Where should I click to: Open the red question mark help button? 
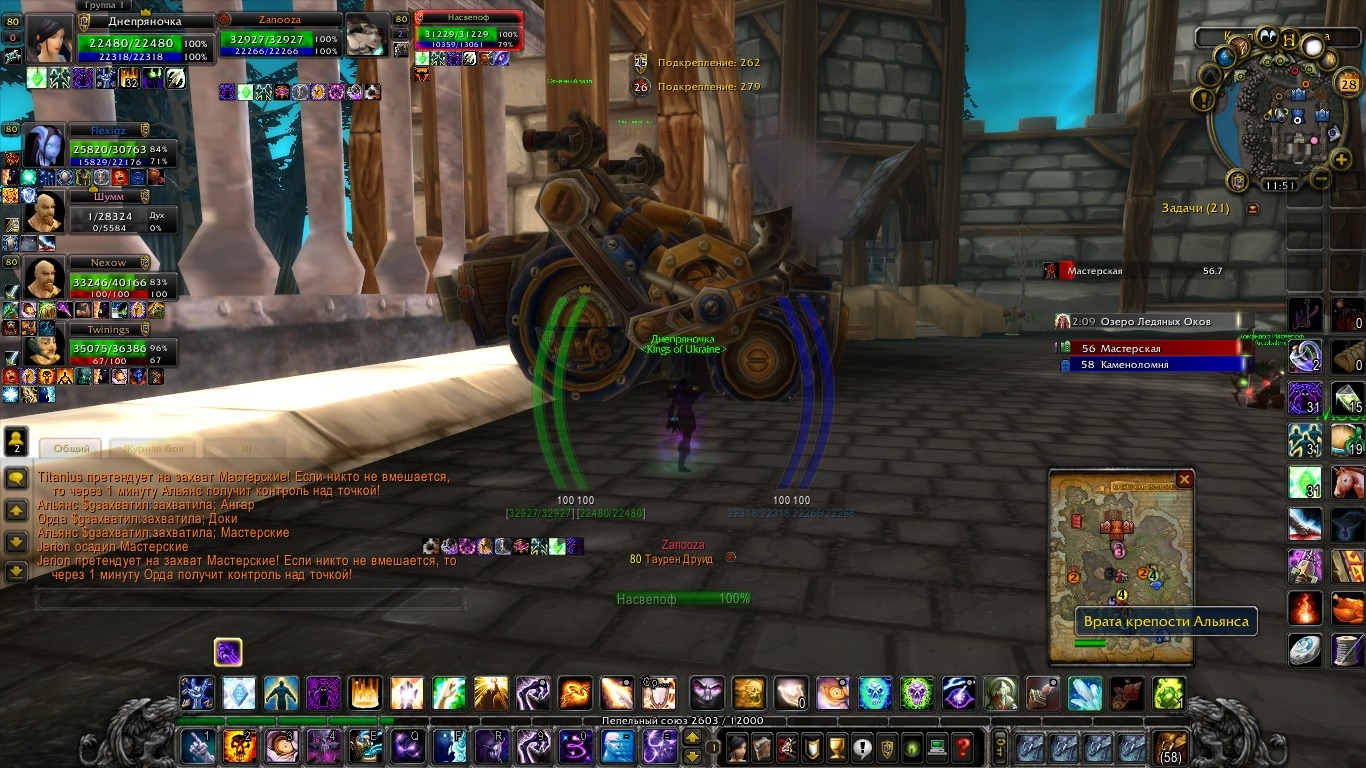[x=962, y=746]
